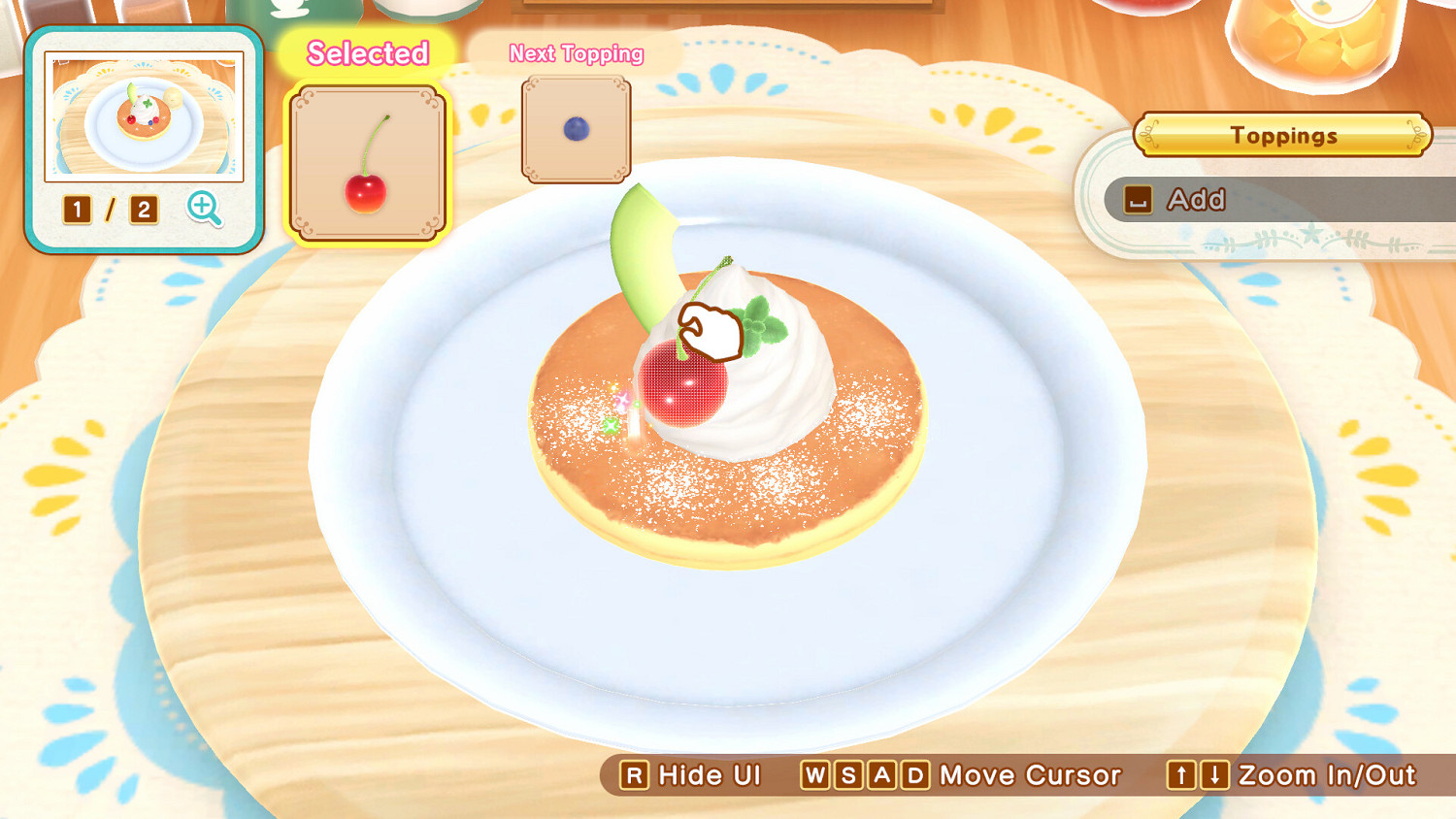Image resolution: width=1456 pixels, height=819 pixels.
Task: Click the up-arrow Zoom In icon
Action: coord(1179,775)
